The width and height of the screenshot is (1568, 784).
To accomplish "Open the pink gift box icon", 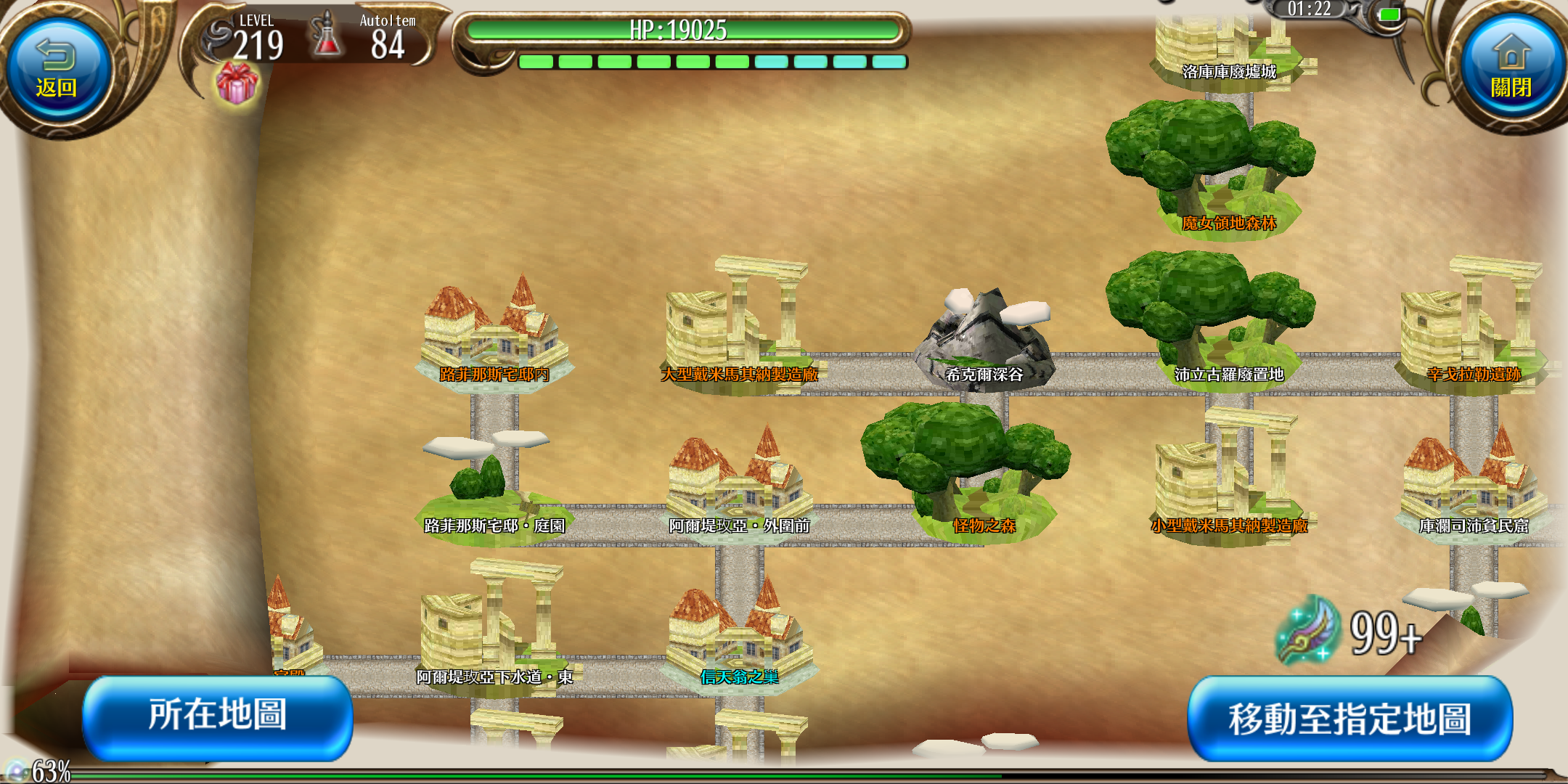I will click(237, 83).
